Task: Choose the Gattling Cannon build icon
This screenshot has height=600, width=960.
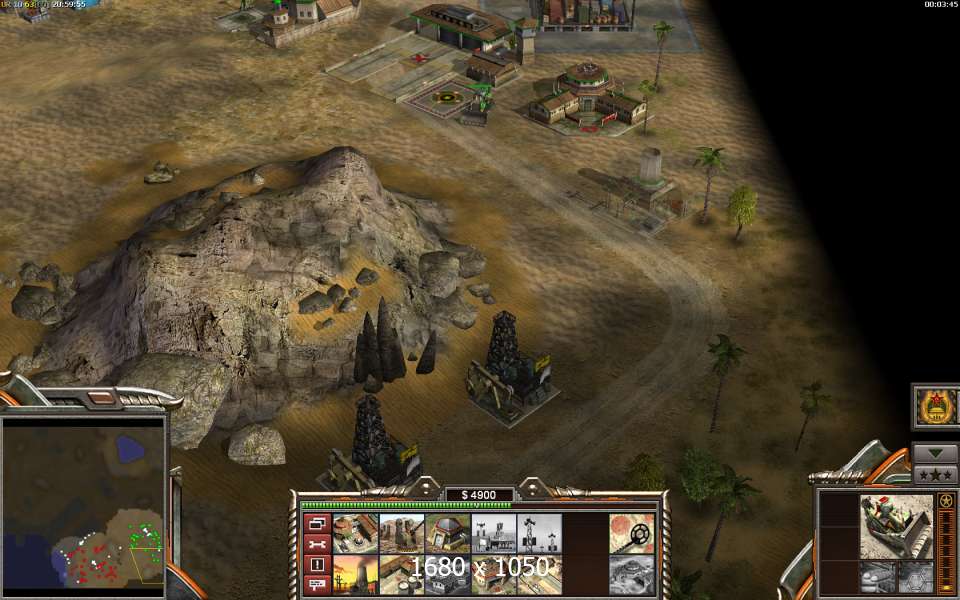Action: coord(402,534)
